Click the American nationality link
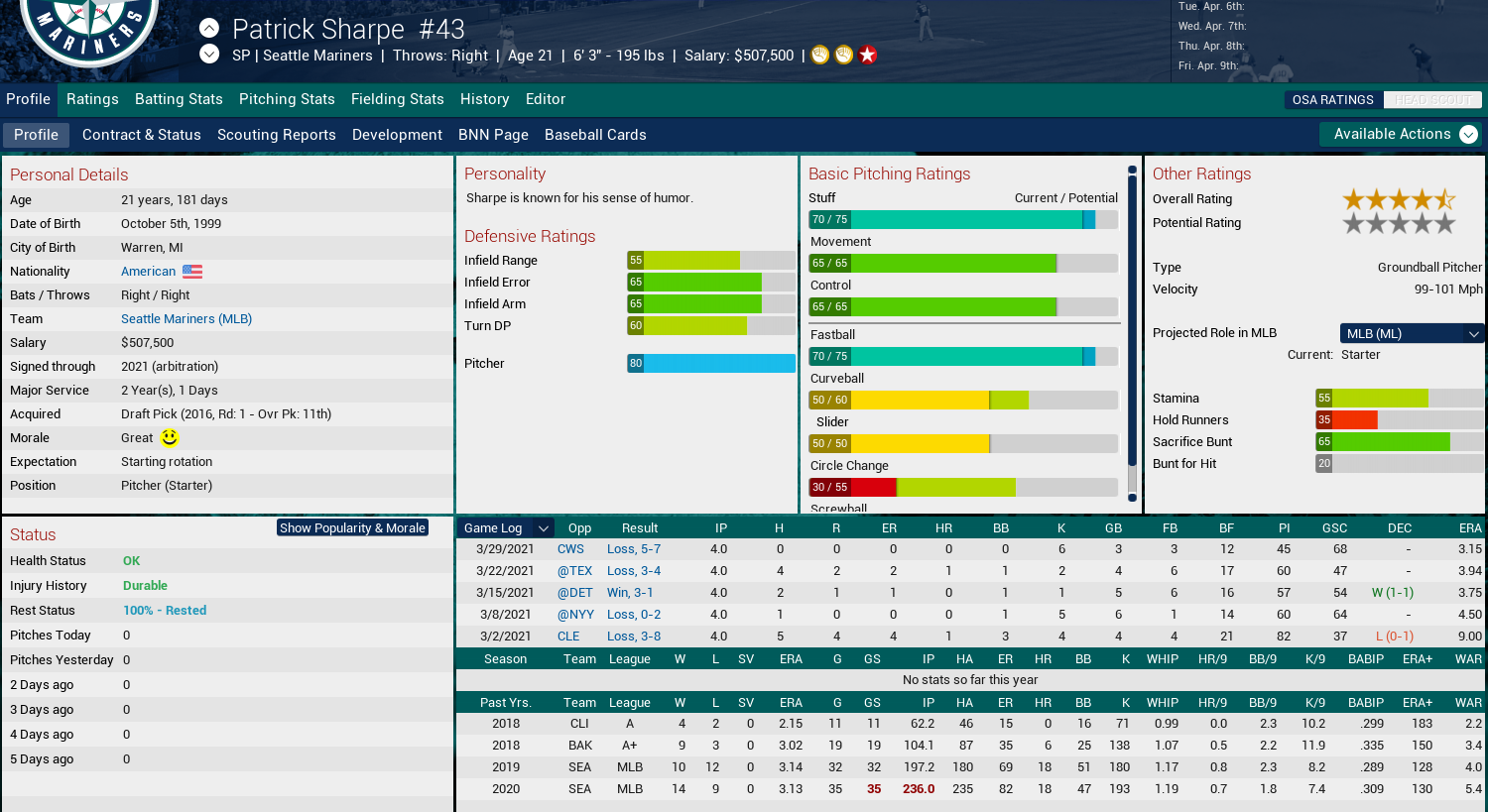 click(x=149, y=272)
